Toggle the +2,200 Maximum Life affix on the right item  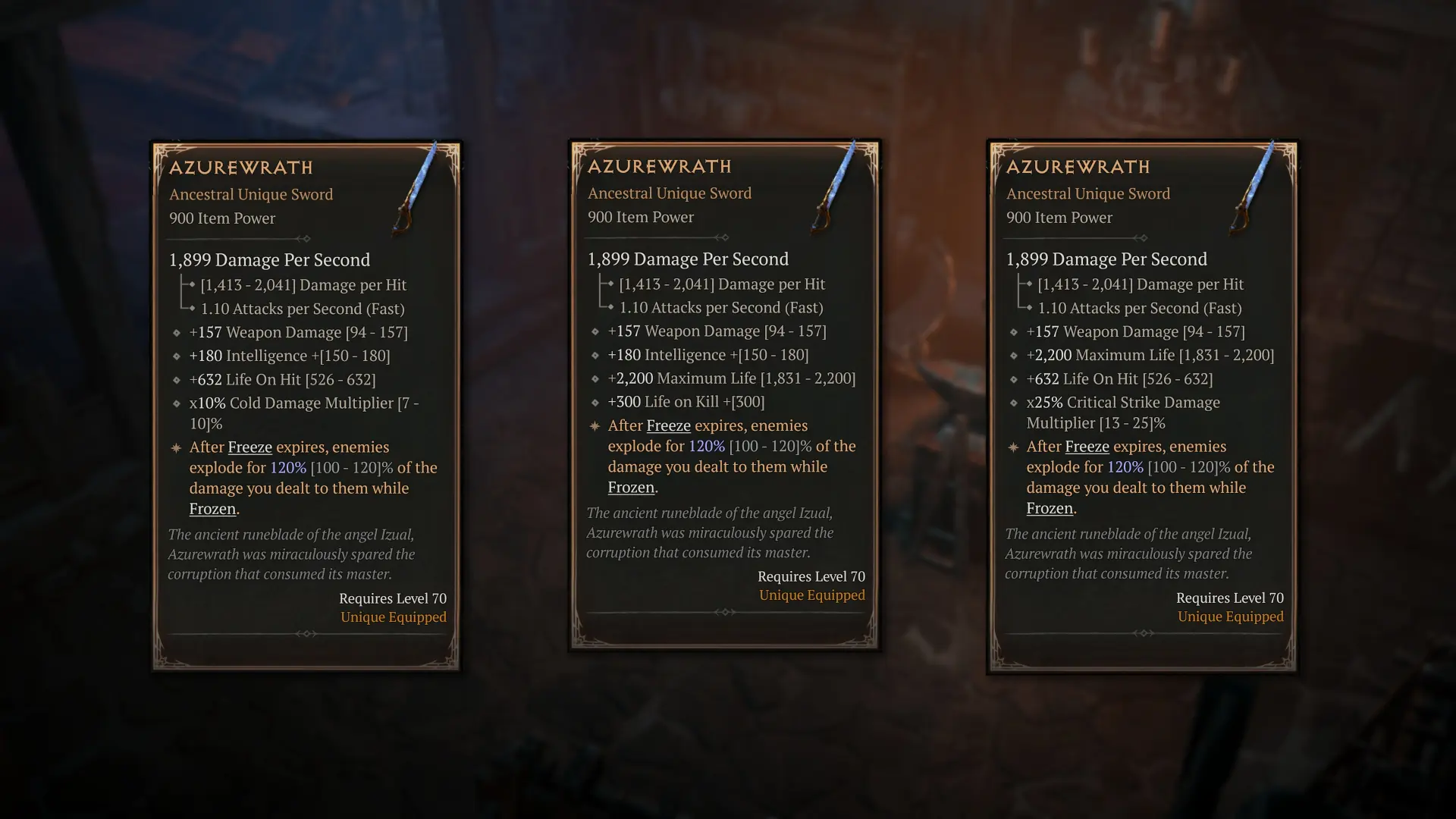pyautogui.click(x=1150, y=354)
